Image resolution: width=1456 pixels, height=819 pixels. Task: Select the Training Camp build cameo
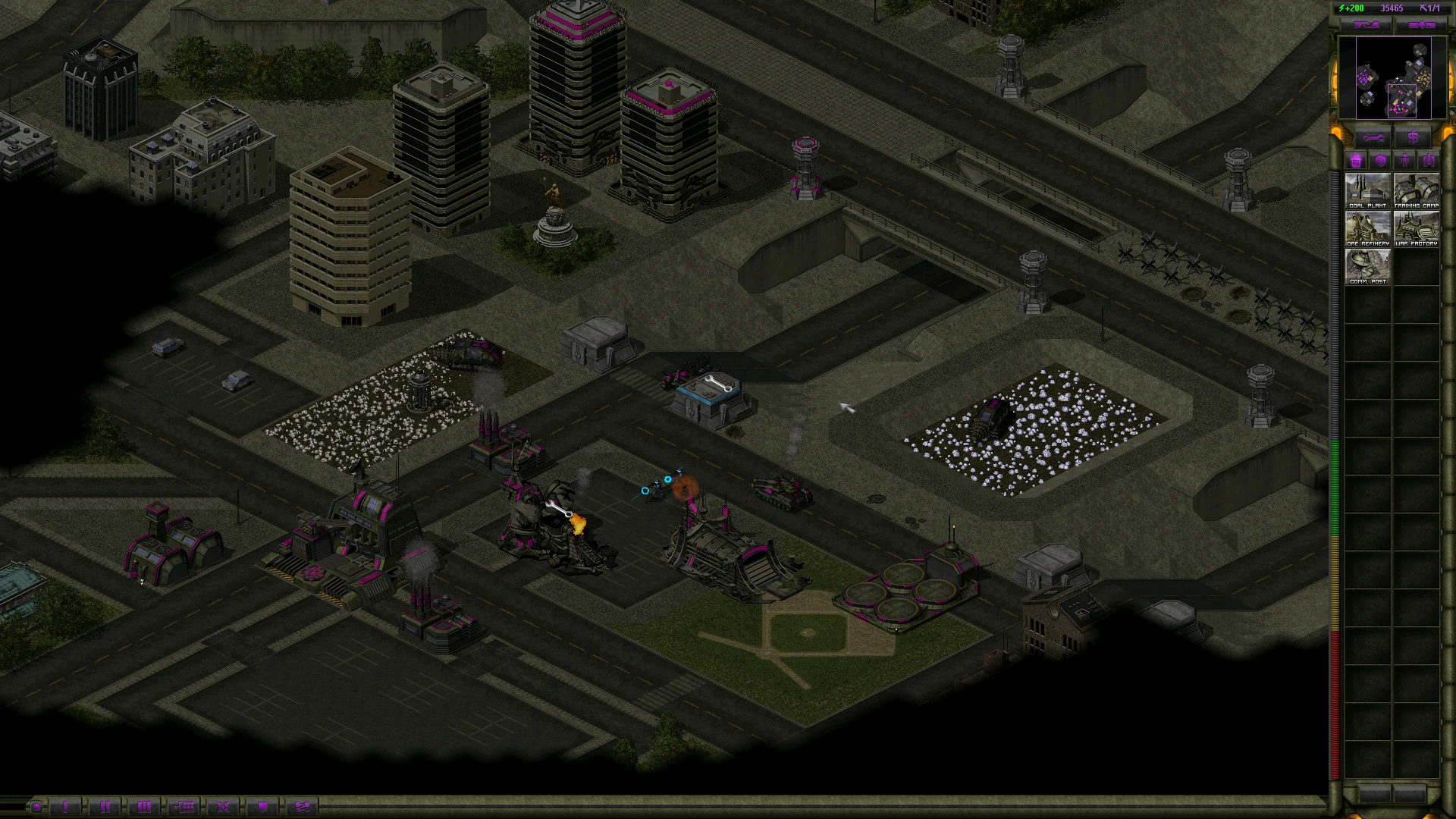coord(1416,190)
